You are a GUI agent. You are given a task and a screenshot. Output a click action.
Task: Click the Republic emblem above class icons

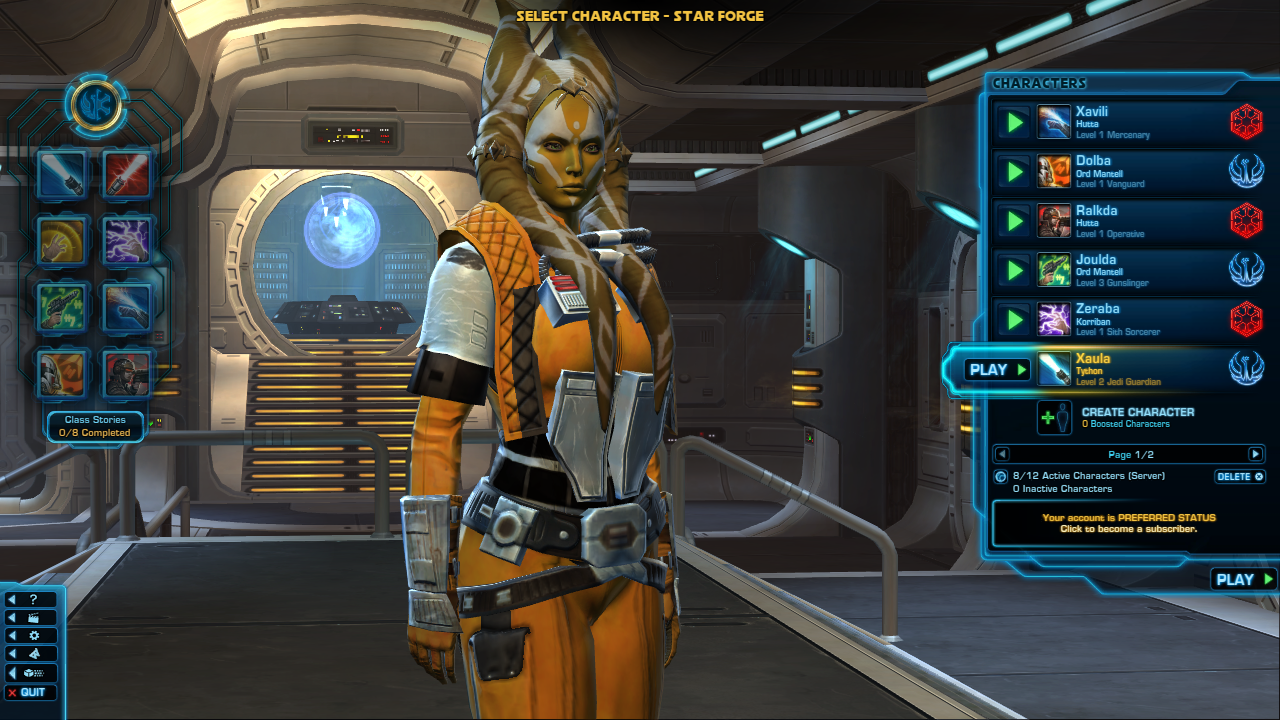pos(96,104)
